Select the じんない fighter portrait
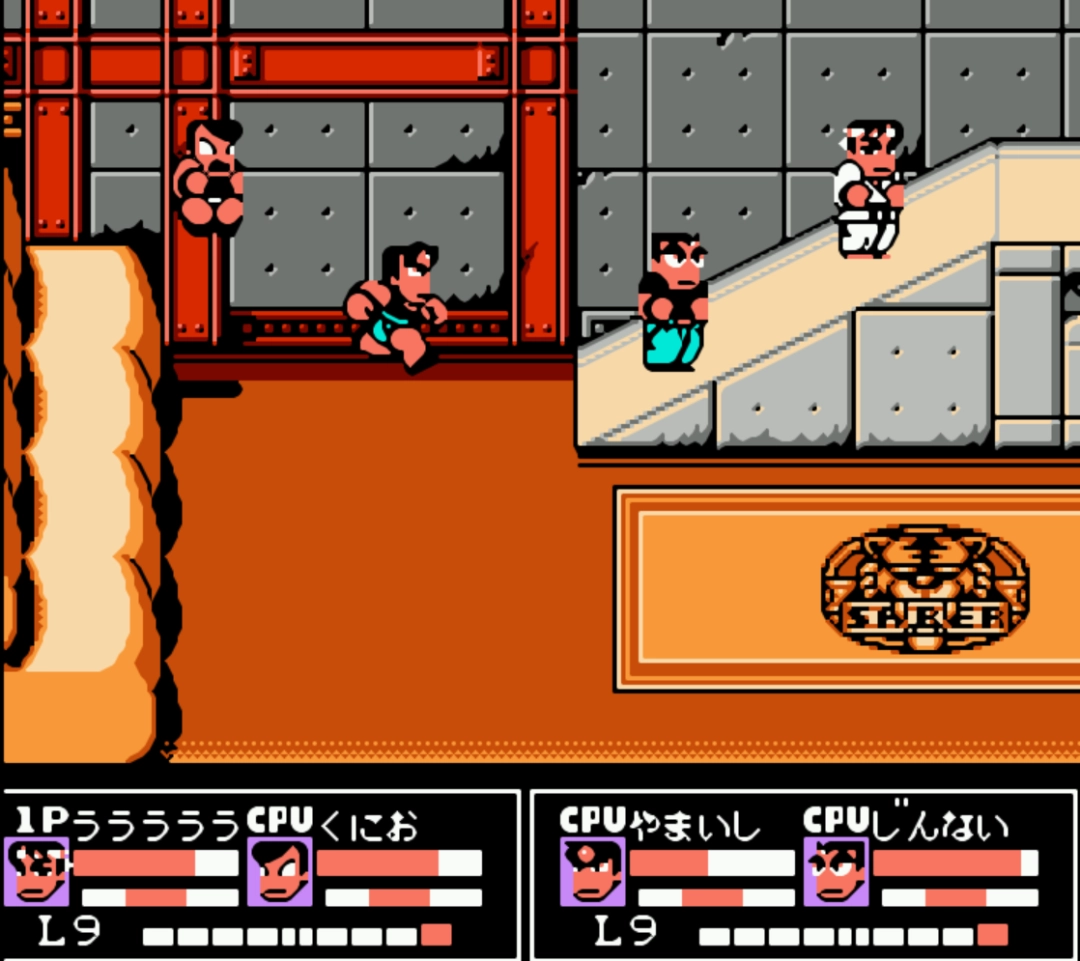The height and width of the screenshot is (961, 1080). point(836,871)
